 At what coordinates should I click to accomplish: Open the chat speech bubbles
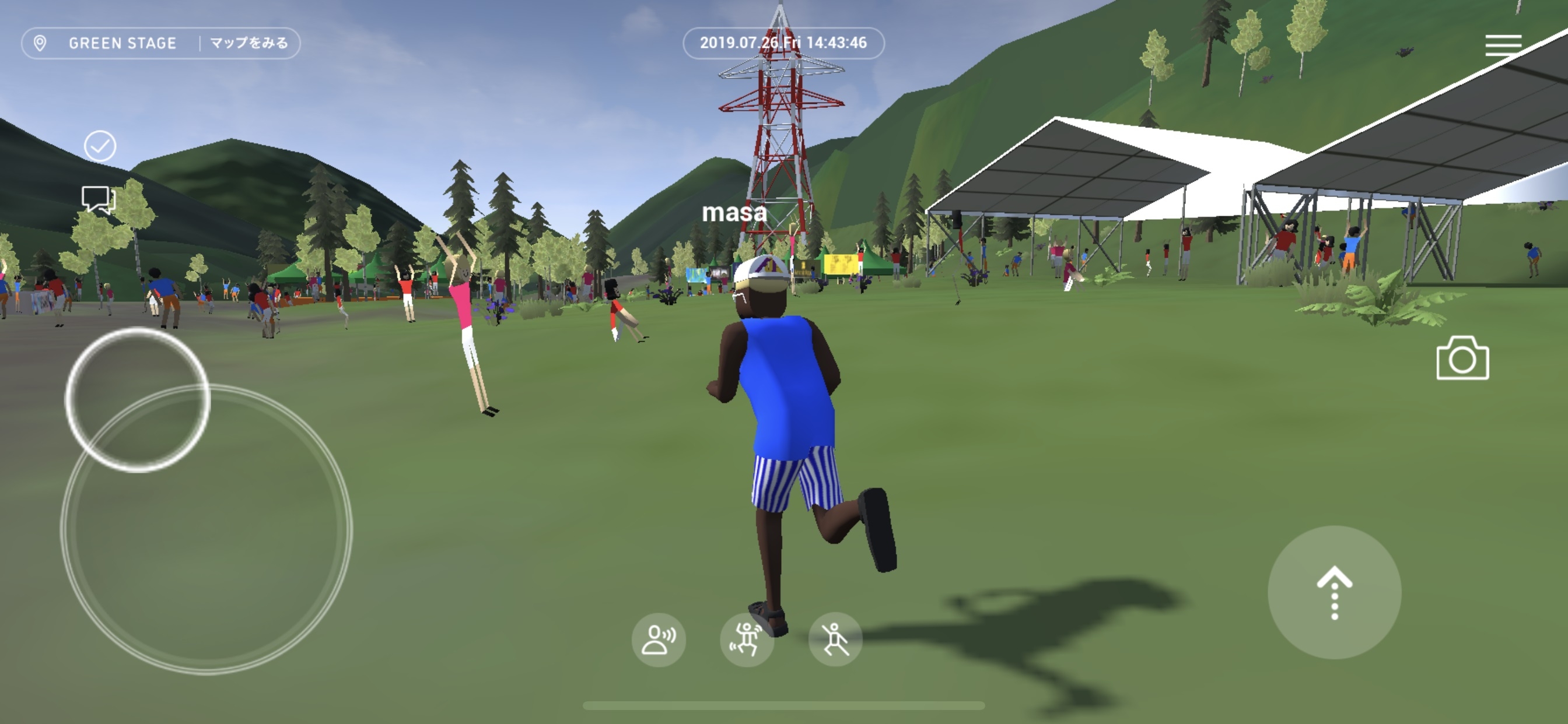99,199
